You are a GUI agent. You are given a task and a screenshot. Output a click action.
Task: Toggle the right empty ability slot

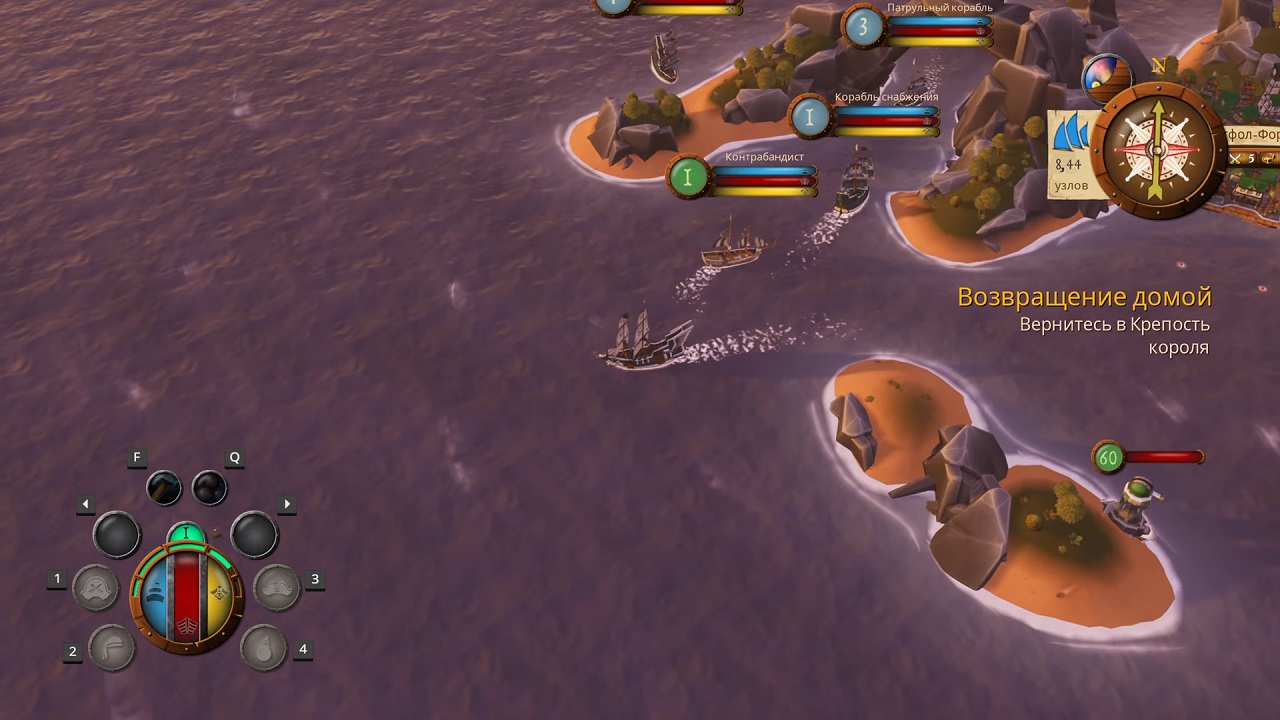252,535
